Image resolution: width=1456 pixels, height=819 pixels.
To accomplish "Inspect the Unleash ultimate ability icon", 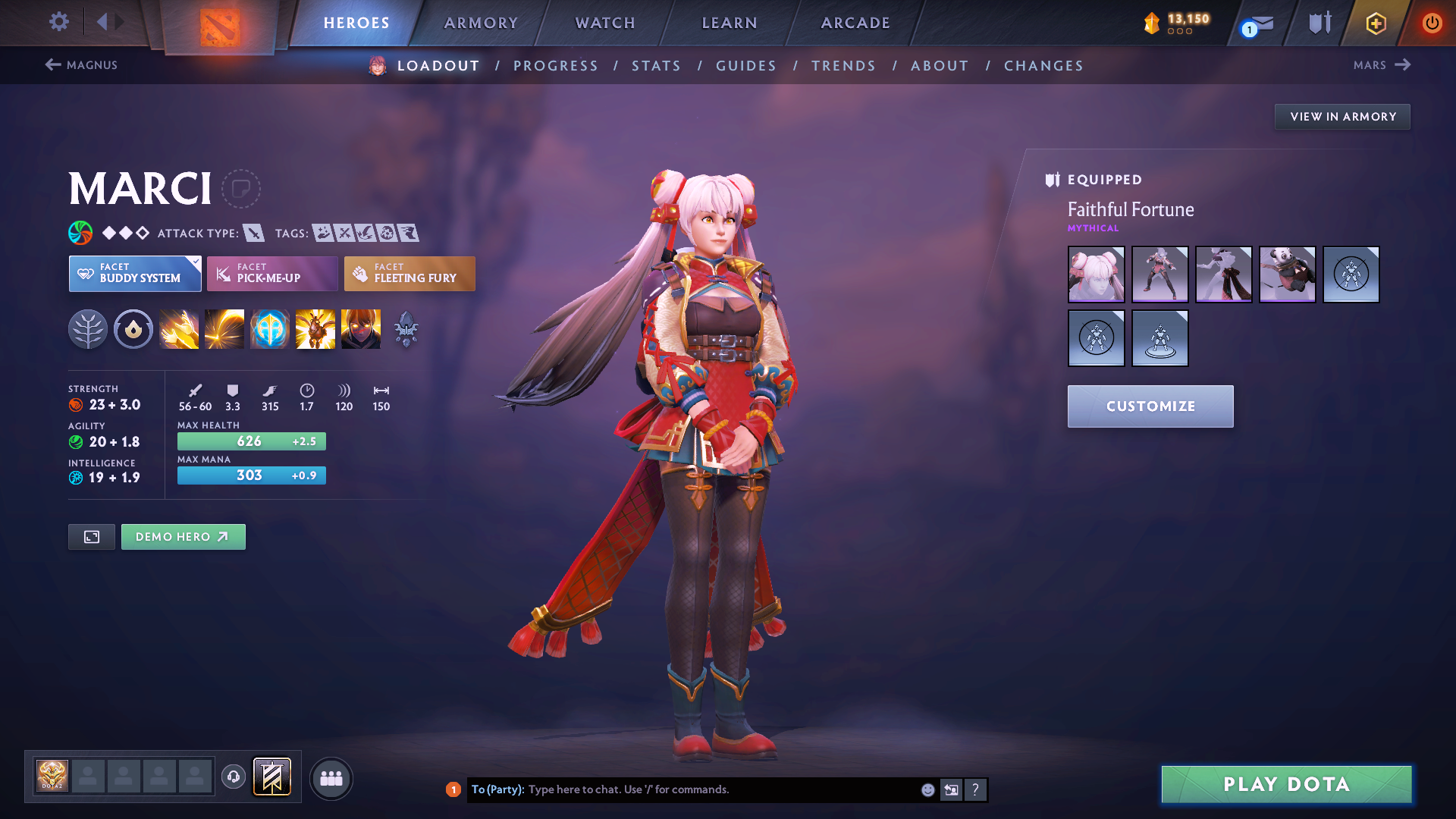I will [361, 329].
